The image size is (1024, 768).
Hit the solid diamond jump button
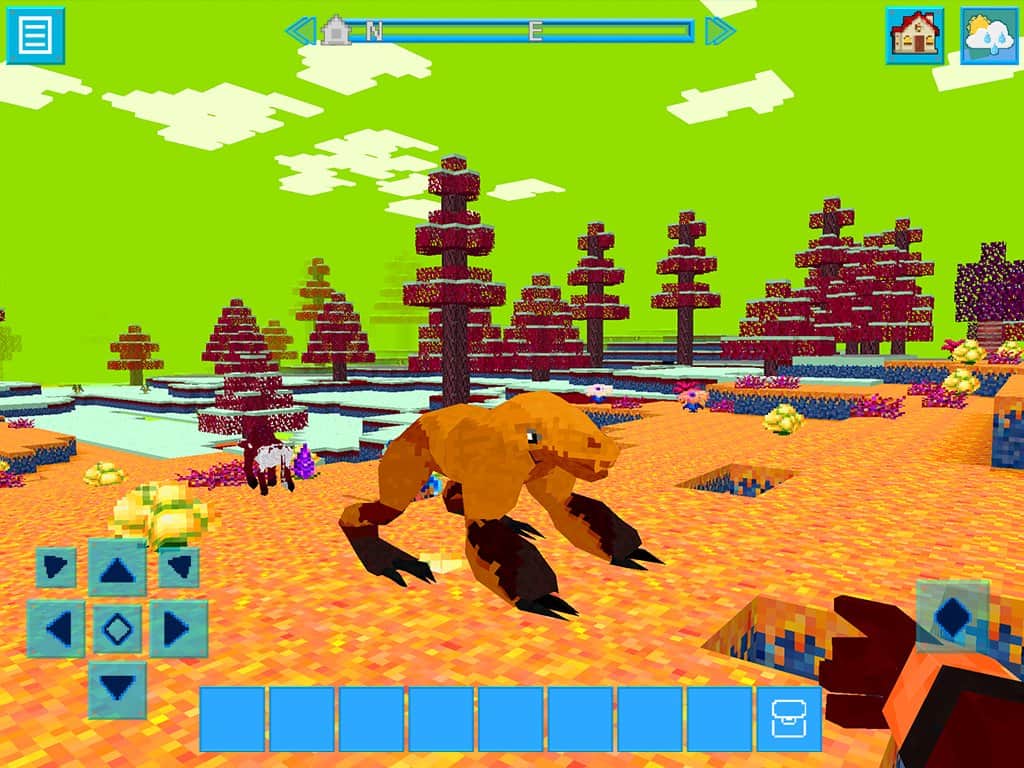coord(951,616)
